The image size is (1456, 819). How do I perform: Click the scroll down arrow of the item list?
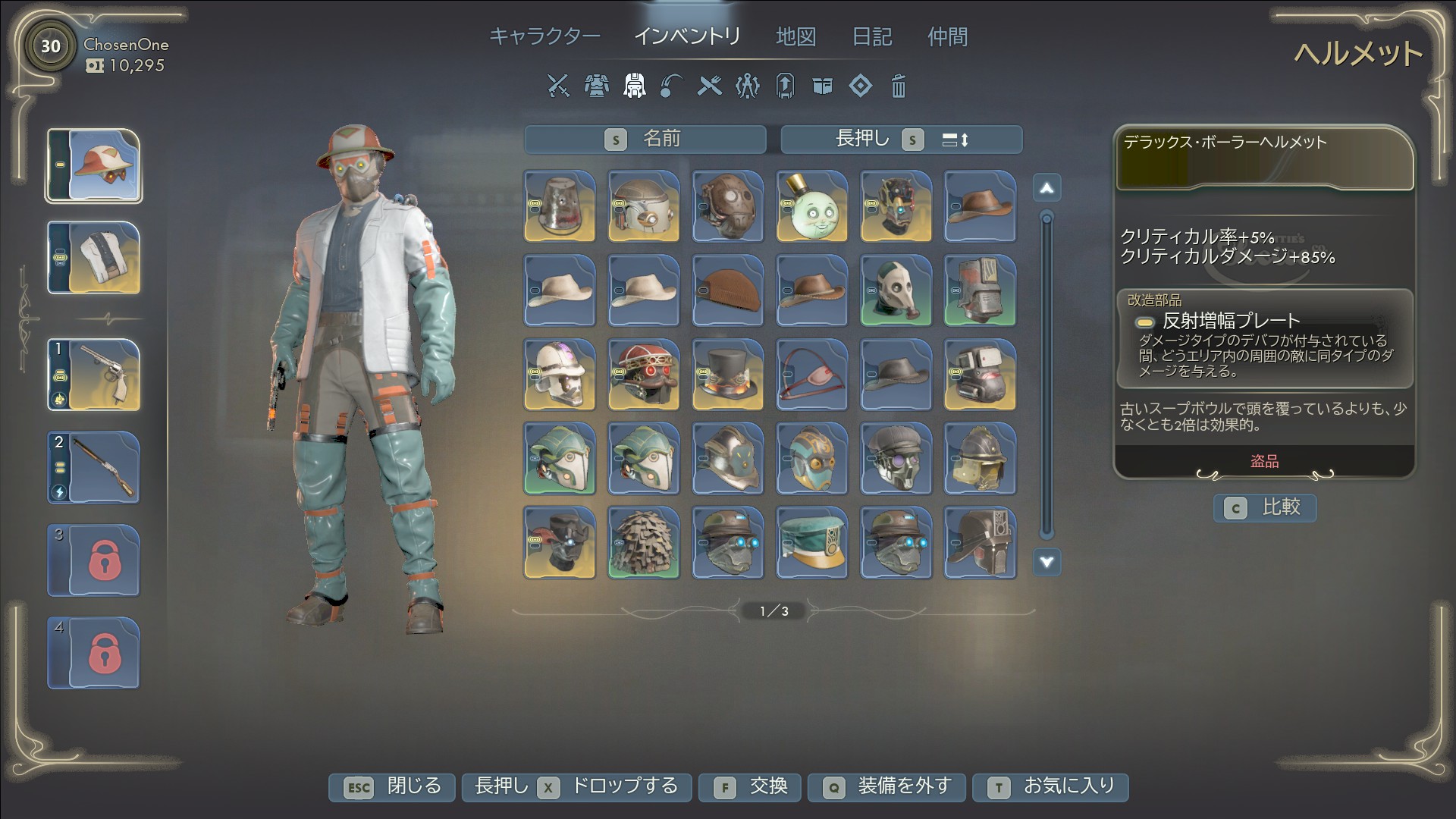1046,562
